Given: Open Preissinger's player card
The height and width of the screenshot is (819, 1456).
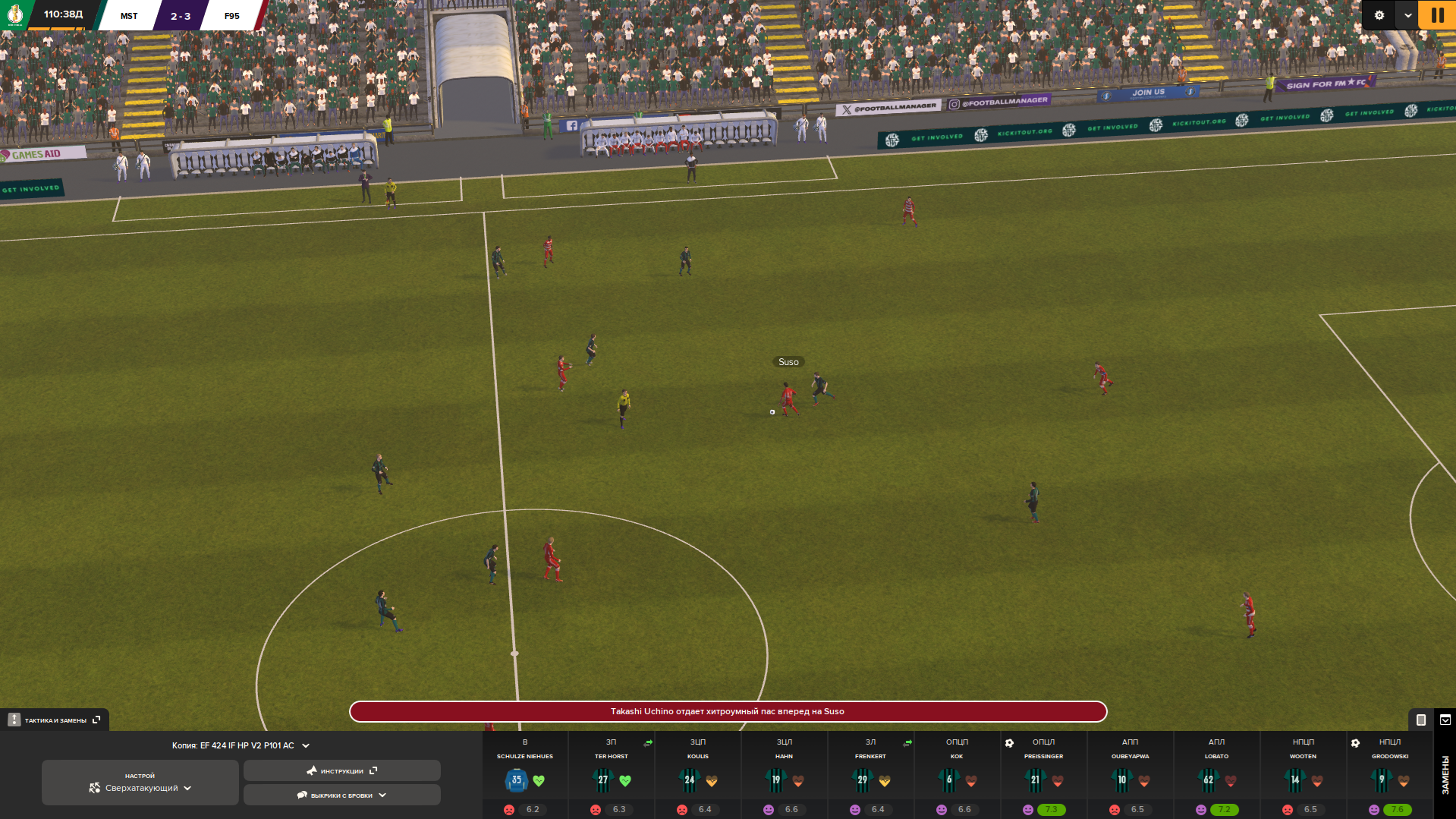Looking at the screenshot, I should [x=1043, y=774].
